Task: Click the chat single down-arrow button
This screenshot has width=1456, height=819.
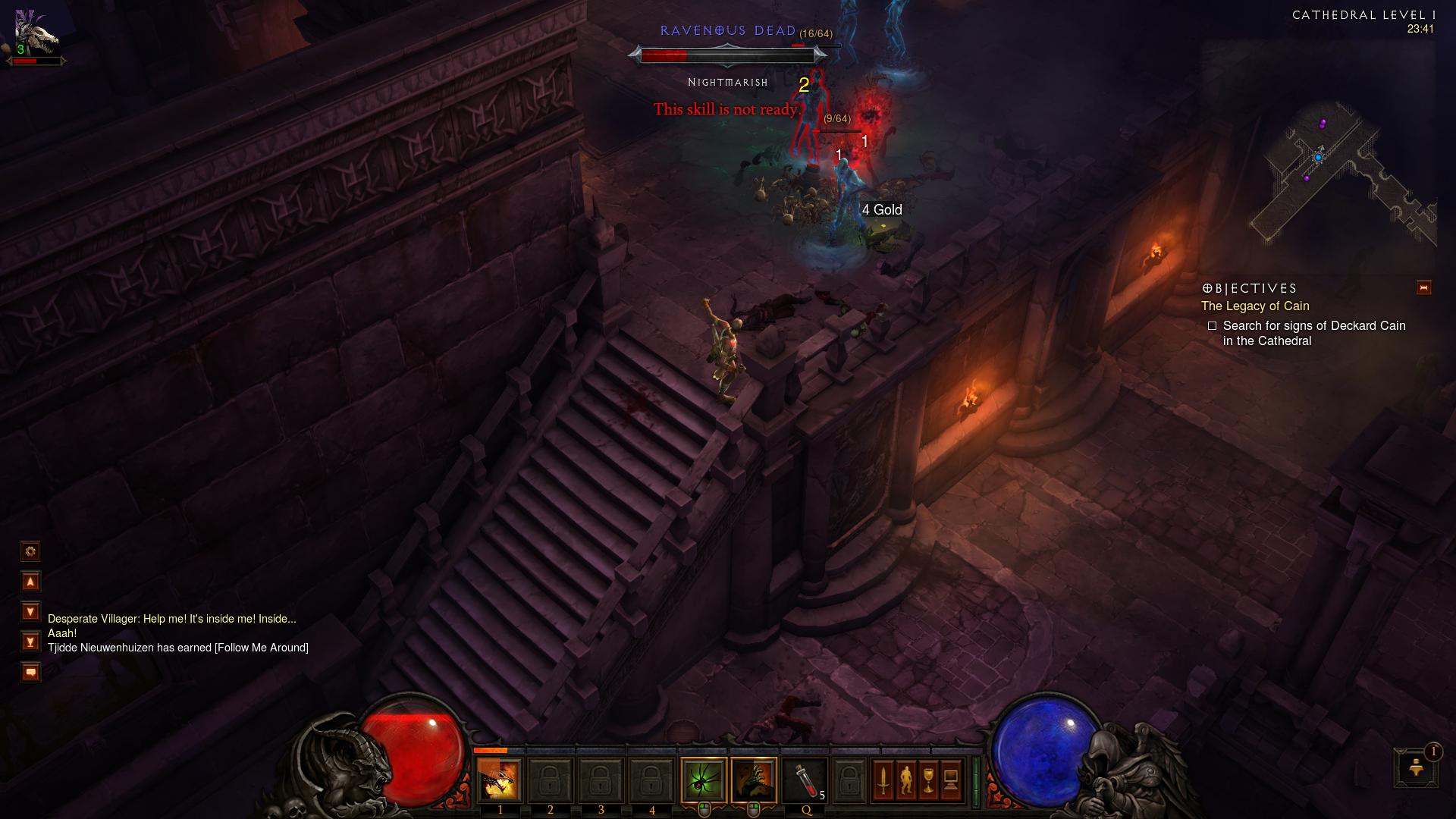Action: (x=30, y=611)
